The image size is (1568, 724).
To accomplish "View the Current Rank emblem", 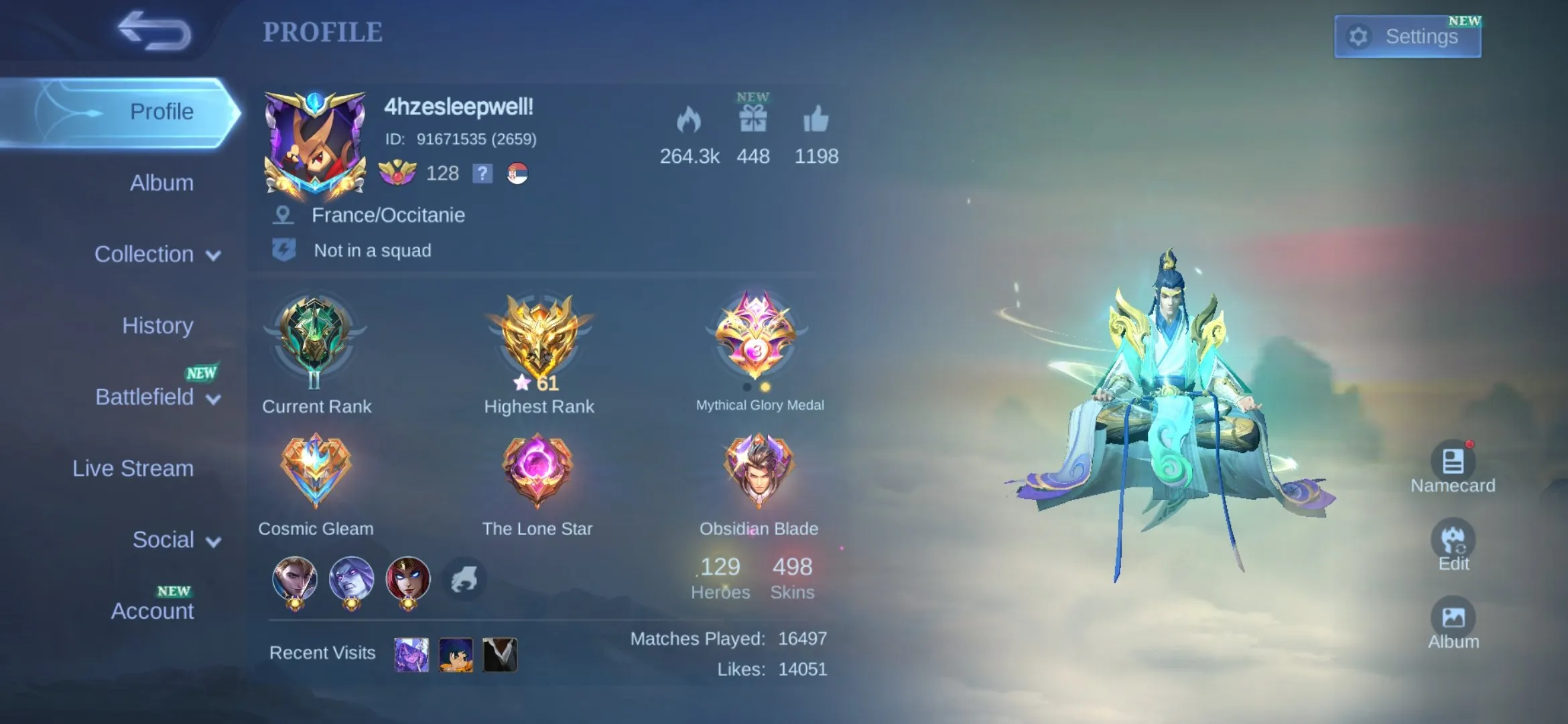I will point(315,339).
